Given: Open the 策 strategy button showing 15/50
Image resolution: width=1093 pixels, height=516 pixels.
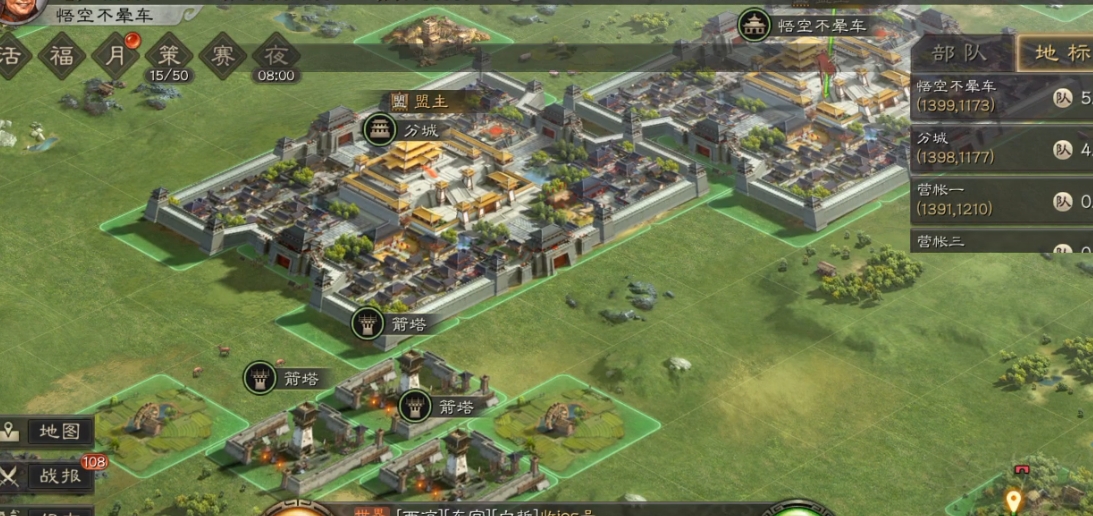Looking at the screenshot, I should tap(169, 57).
